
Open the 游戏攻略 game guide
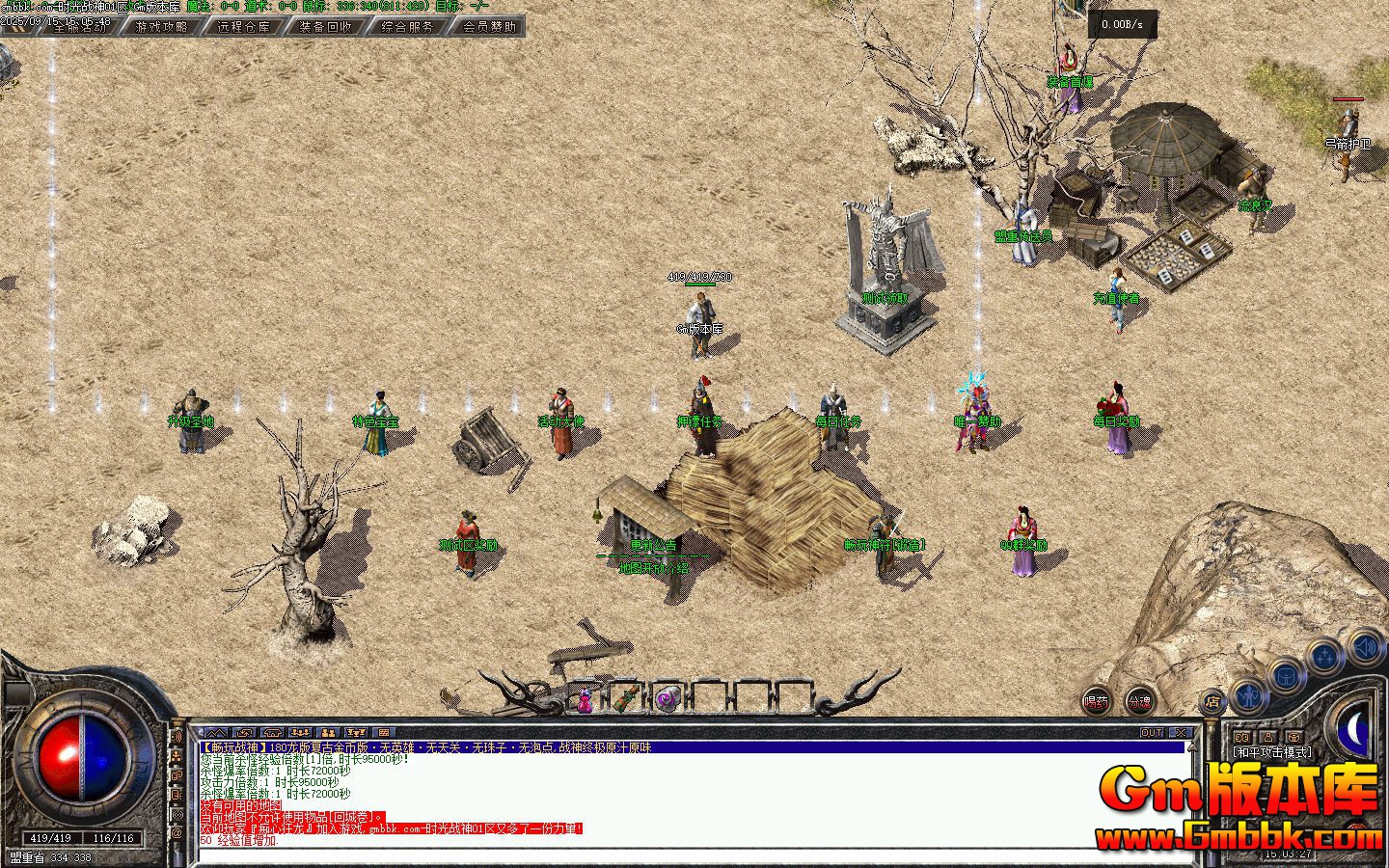click(162, 27)
